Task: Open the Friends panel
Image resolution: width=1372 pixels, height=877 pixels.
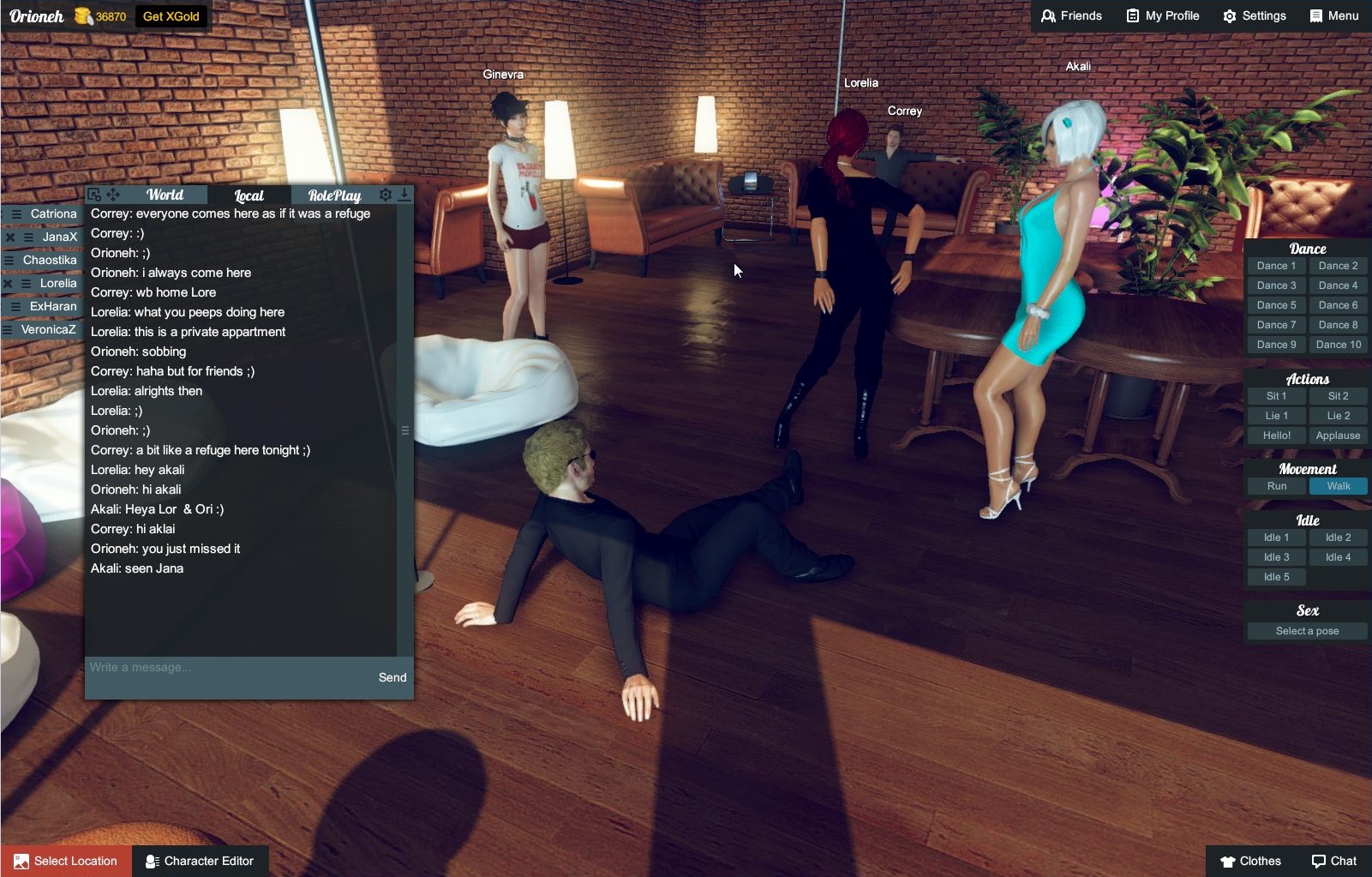Action: pyautogui.click(x=1072, y=15)
